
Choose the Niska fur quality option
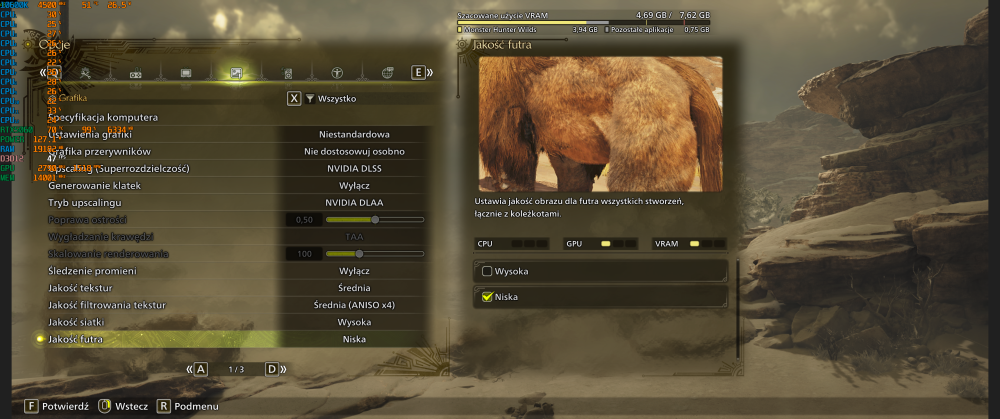click(x=600, y=296)
